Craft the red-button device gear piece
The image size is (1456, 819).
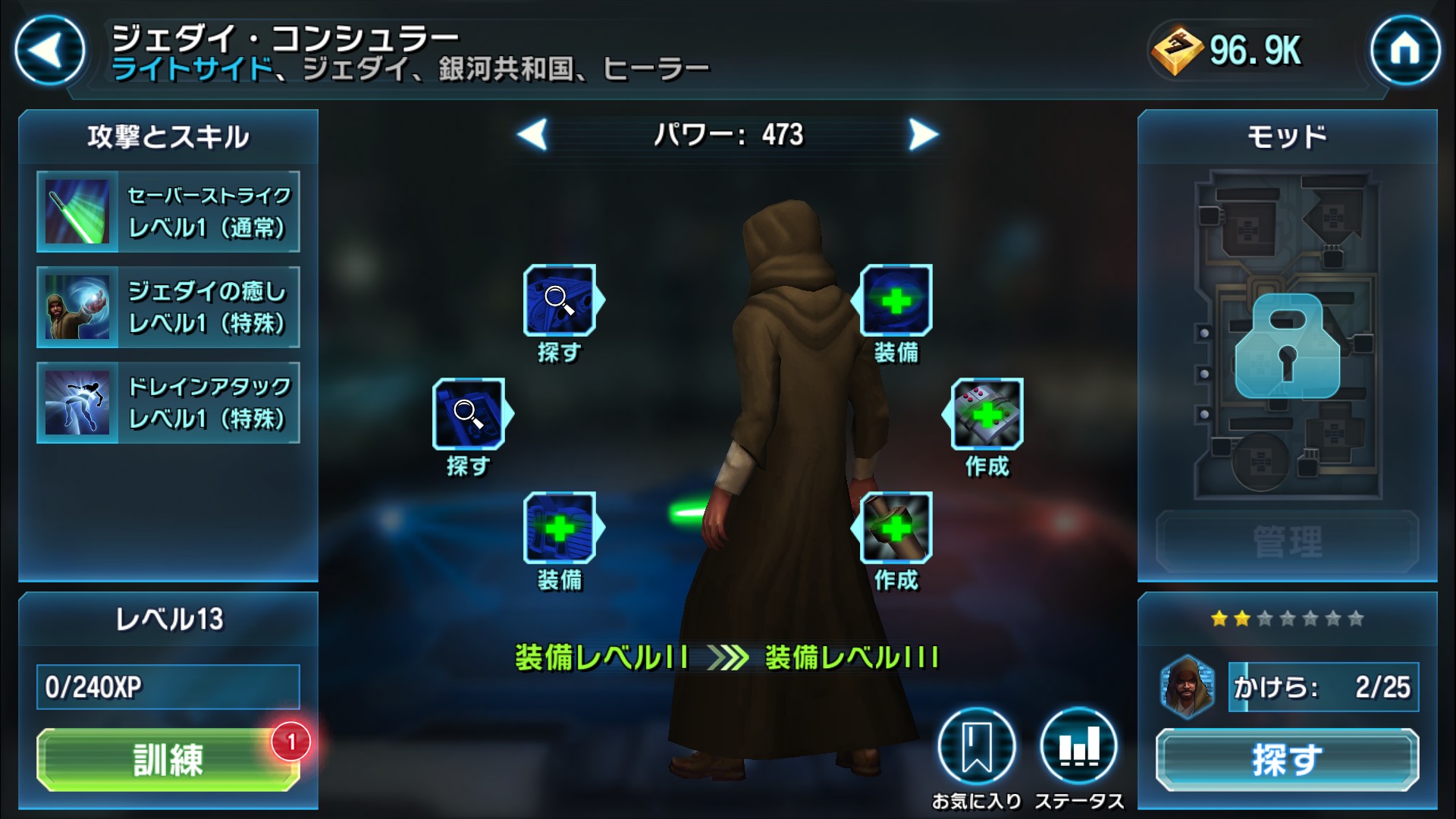[987, 414]
